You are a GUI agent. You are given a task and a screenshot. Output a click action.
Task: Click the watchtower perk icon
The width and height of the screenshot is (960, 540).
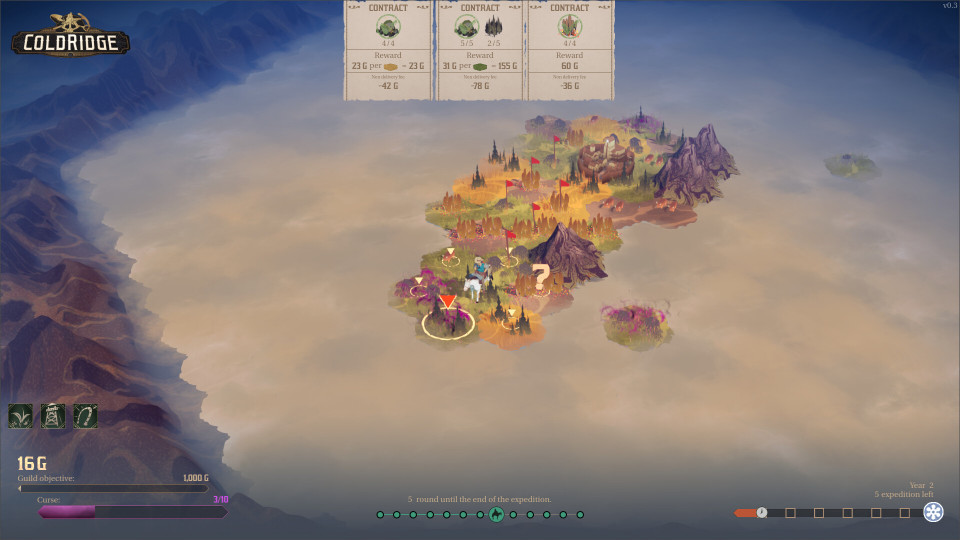click(53, 416)
